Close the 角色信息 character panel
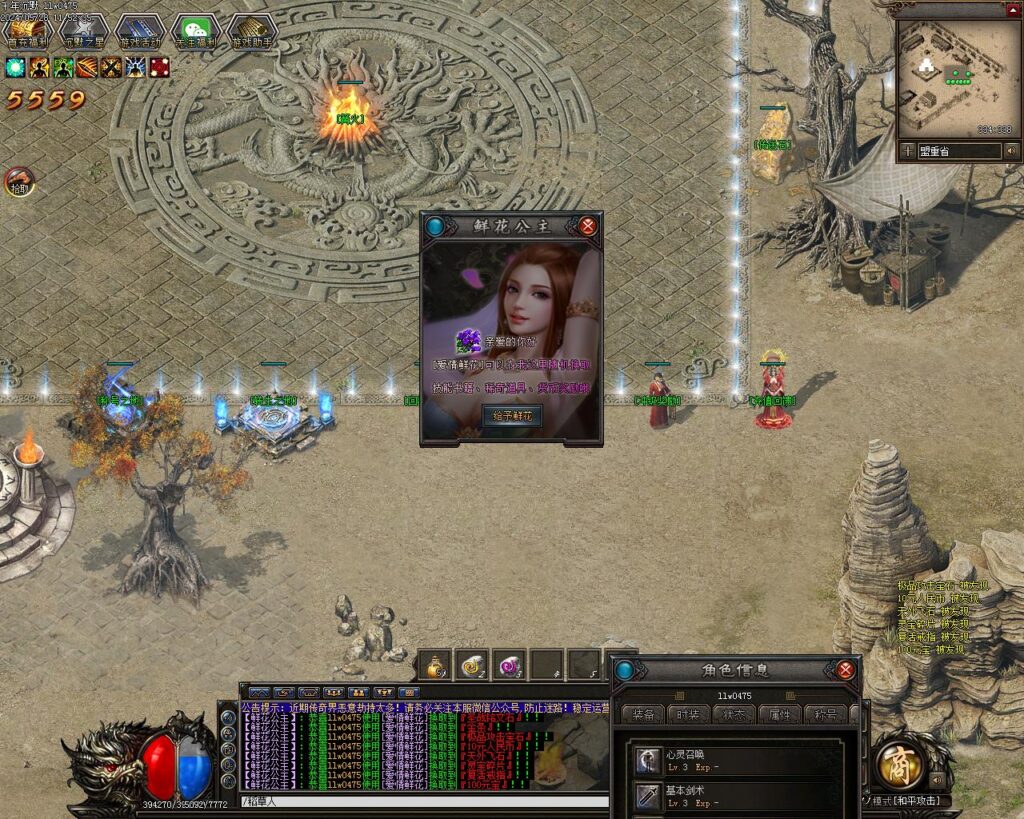The height and width of the screenshot is (819, 1024). tap(846, 670)
